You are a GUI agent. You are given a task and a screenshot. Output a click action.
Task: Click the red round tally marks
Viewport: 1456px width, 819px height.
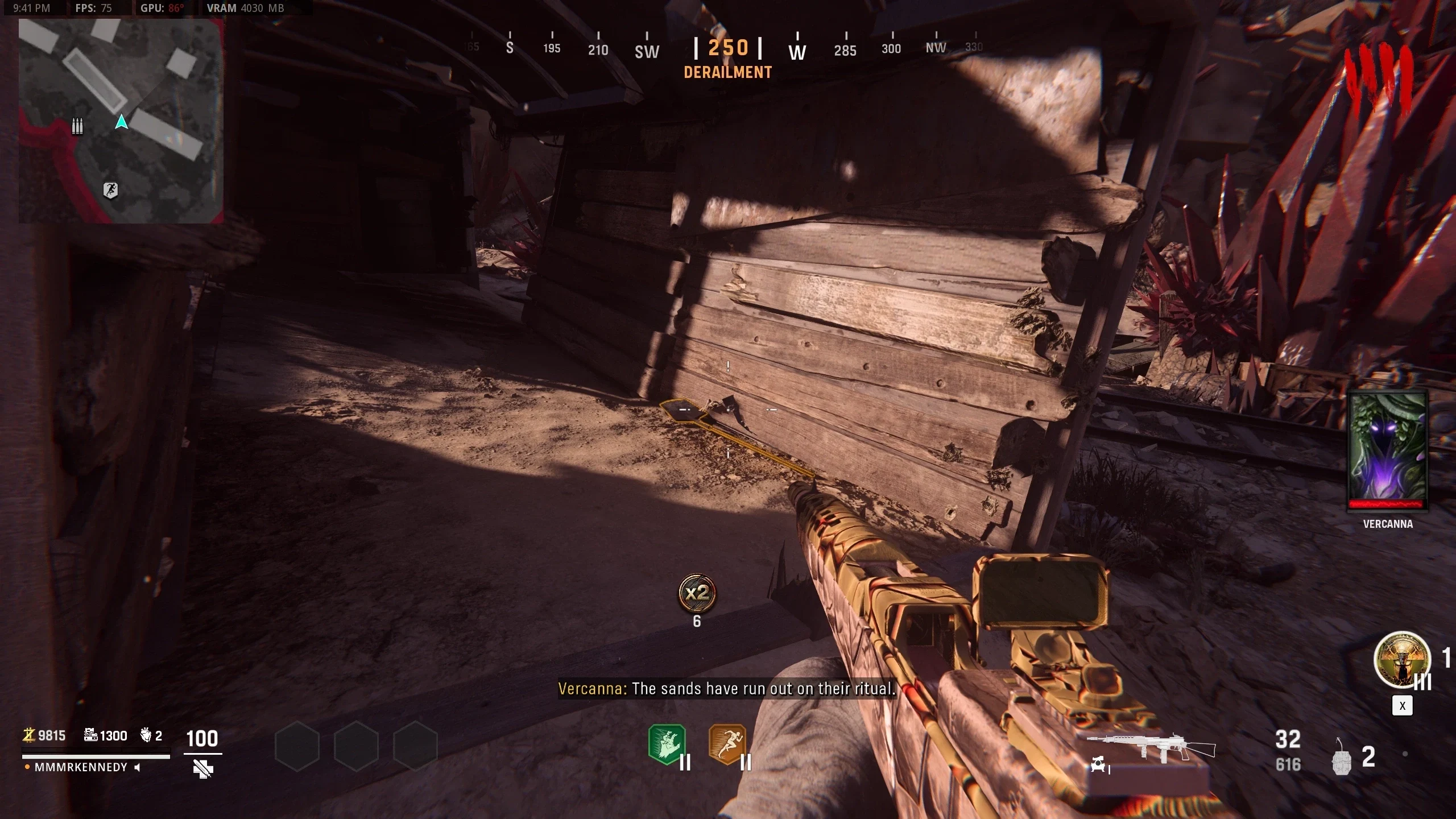coord(1379,82)
